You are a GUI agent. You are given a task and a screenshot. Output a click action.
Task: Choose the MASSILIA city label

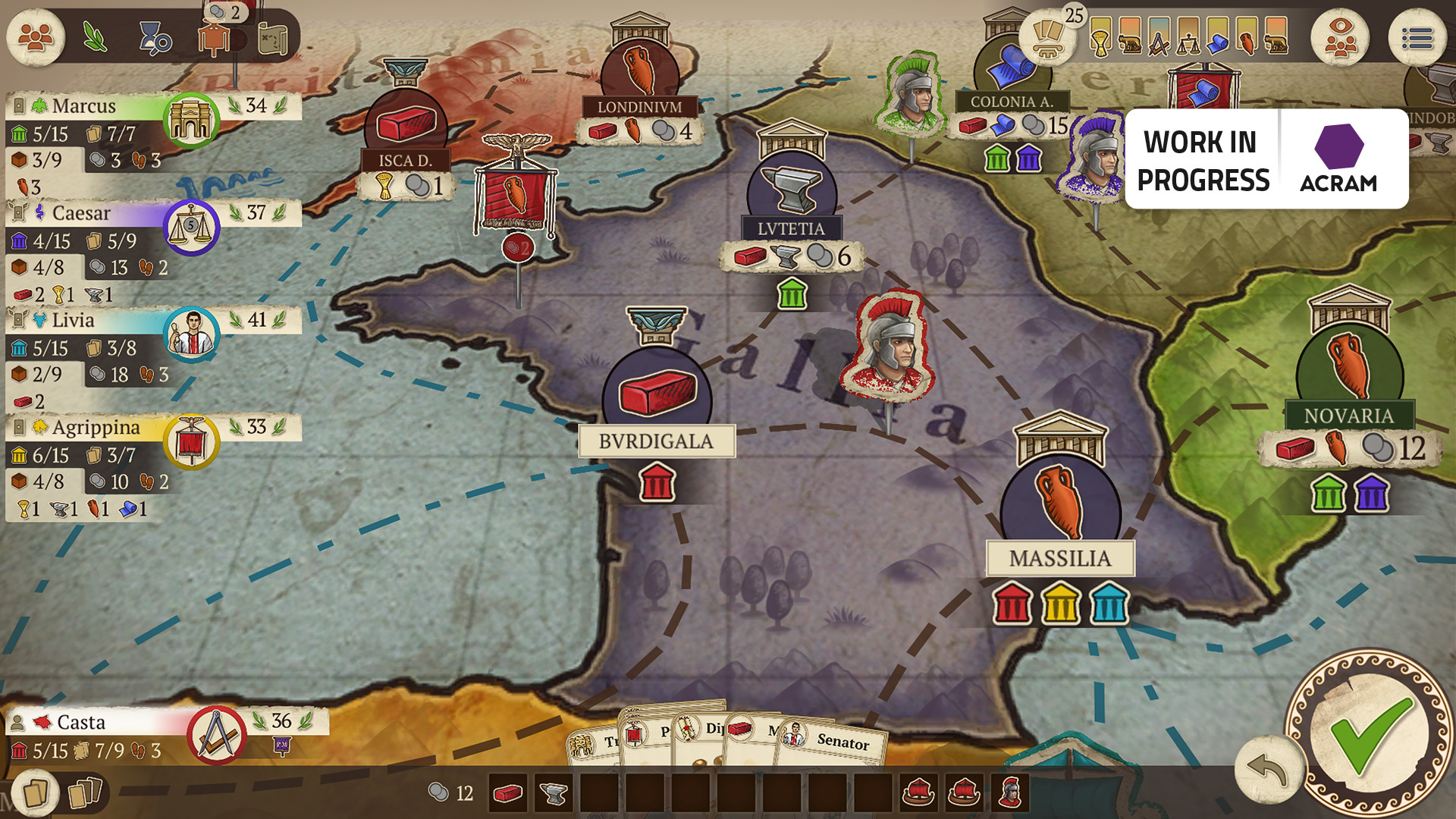1059,559
